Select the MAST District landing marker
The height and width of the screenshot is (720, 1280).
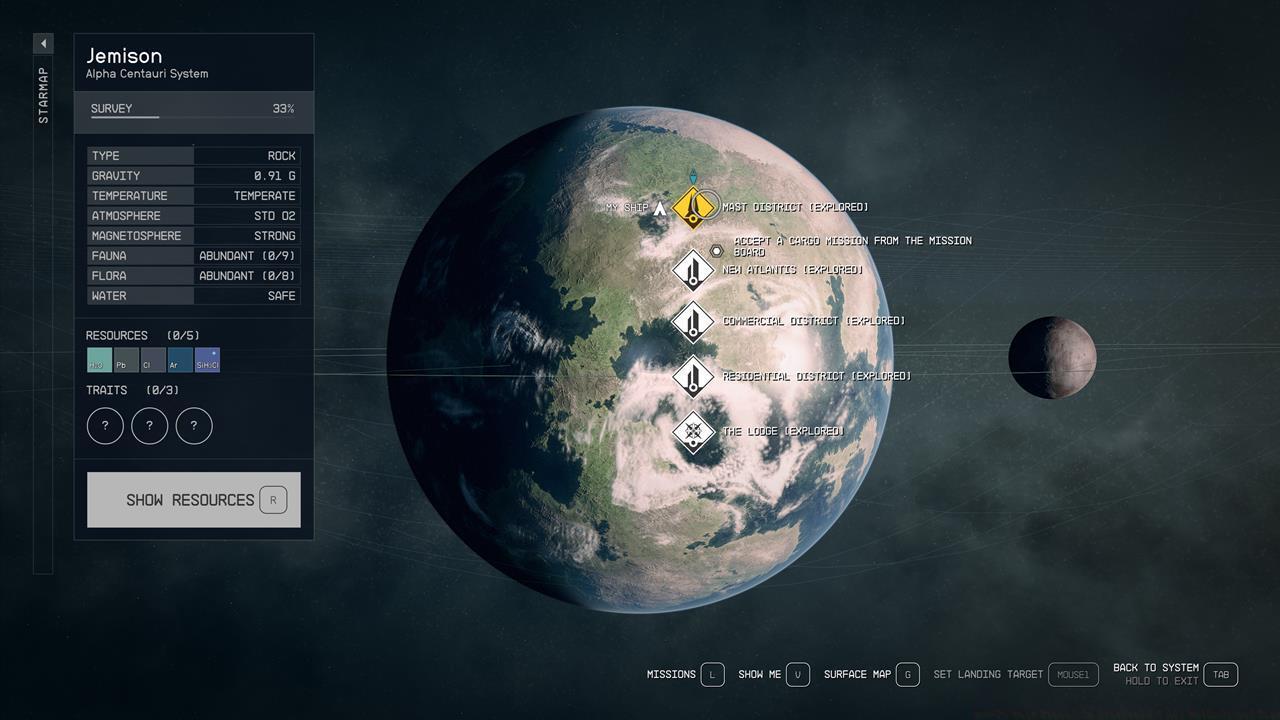[692, 207]
